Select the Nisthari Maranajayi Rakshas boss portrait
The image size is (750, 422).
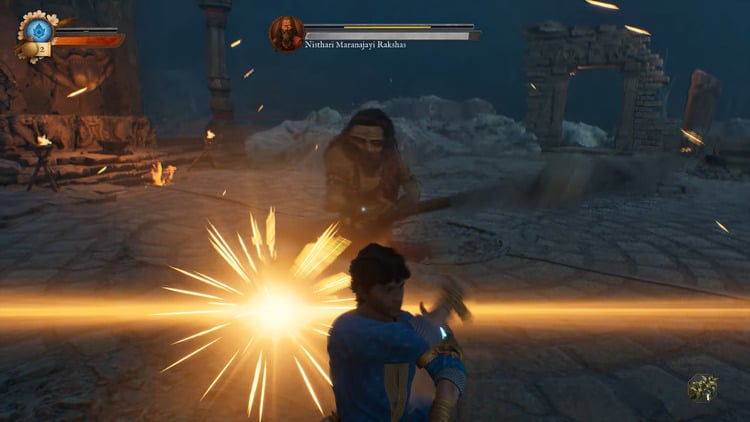(x=286, y=33)
